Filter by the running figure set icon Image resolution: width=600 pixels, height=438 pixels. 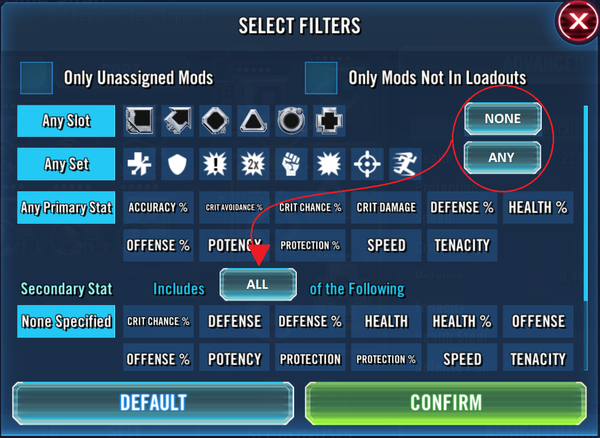tap(407, 163)
